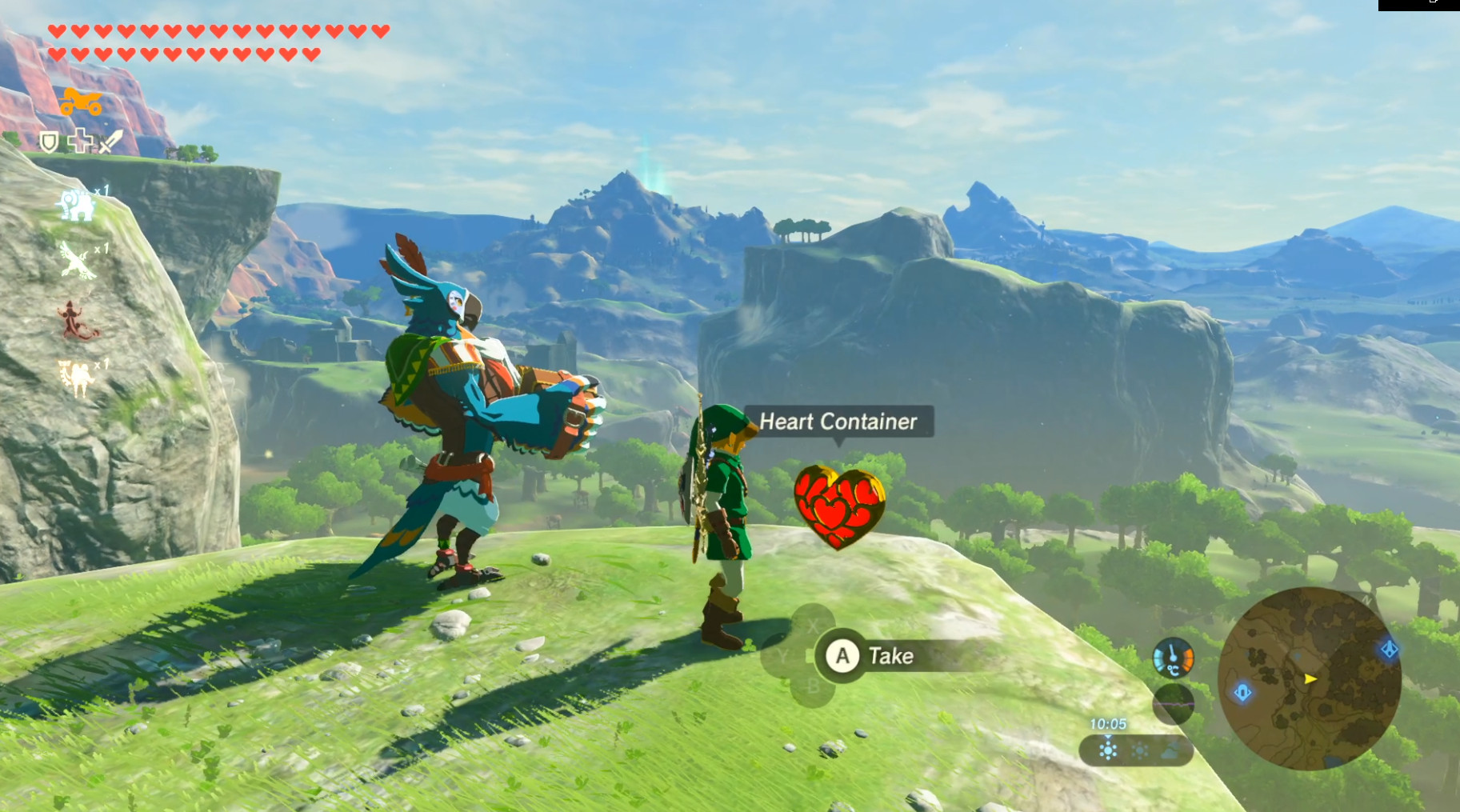The width and height of the screenshot is (1460, 812).
Task: Select the blue shrine marker on the minimap
Action: coord(1242,692)
